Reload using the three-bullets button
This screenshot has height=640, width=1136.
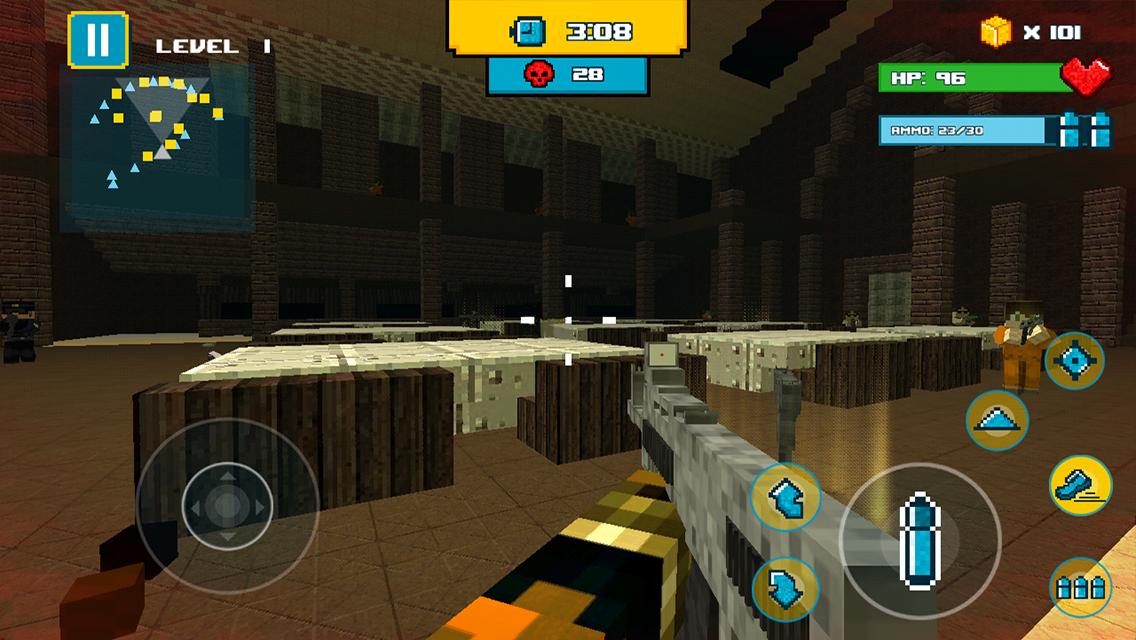click(x=1080, y=587)
